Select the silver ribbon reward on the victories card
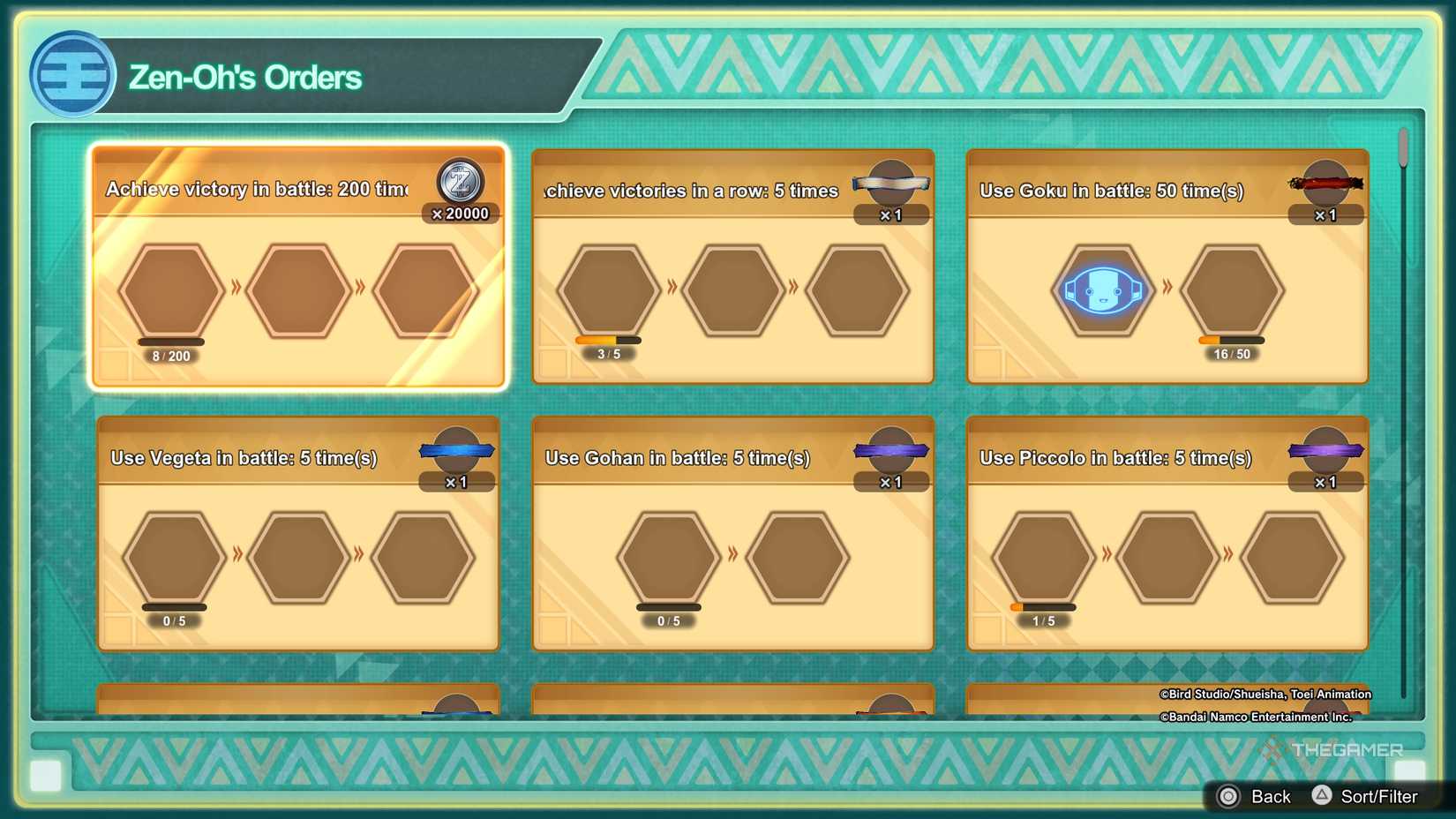1456x819 pixels. pyautogui.click(x=892, y=184)
